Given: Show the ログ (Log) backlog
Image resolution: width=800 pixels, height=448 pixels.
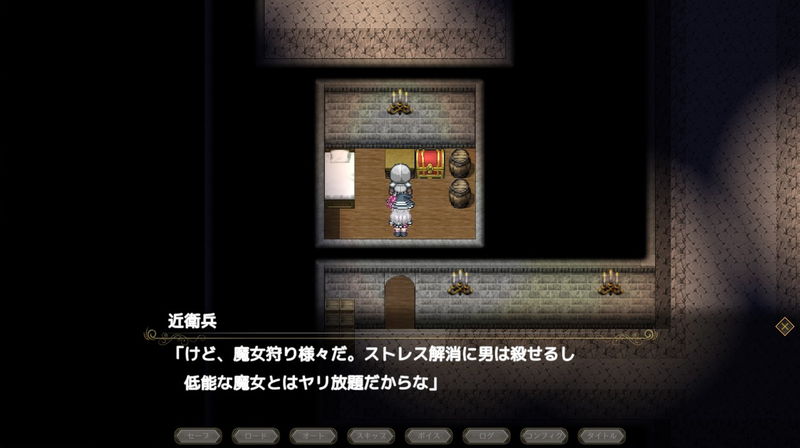Looking at the screenshot, I should tap(487, 436).
